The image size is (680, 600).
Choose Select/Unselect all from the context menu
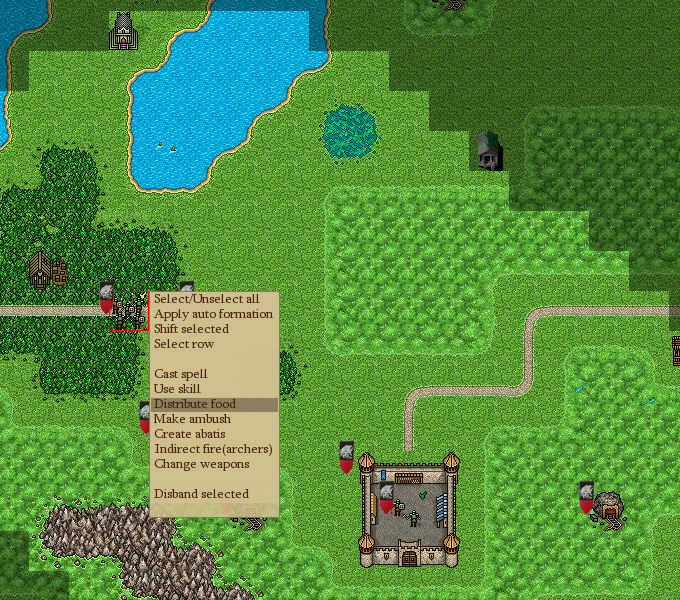click(x=206, y=299)
